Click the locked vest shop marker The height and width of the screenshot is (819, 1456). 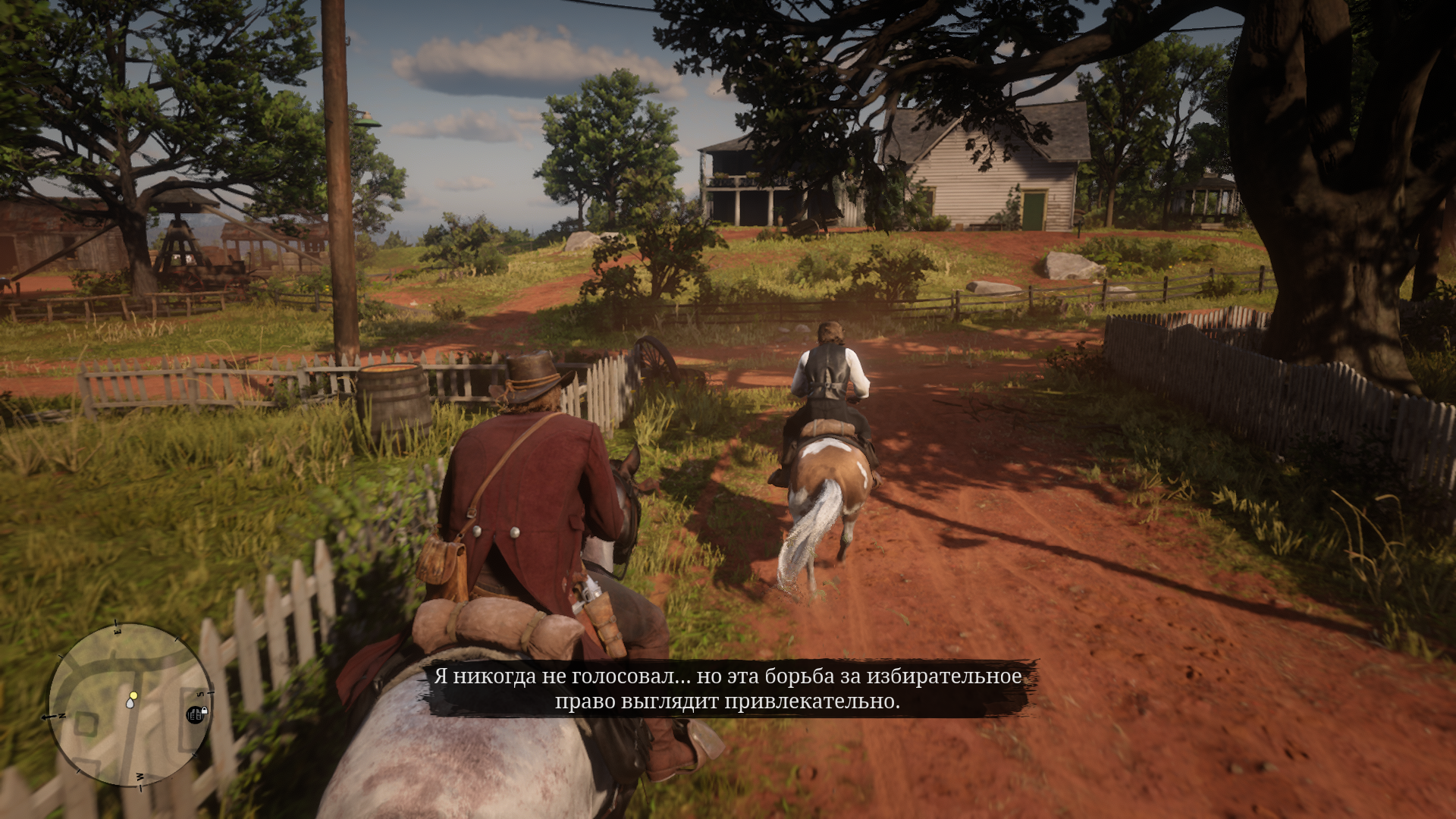tap(196, 714)
